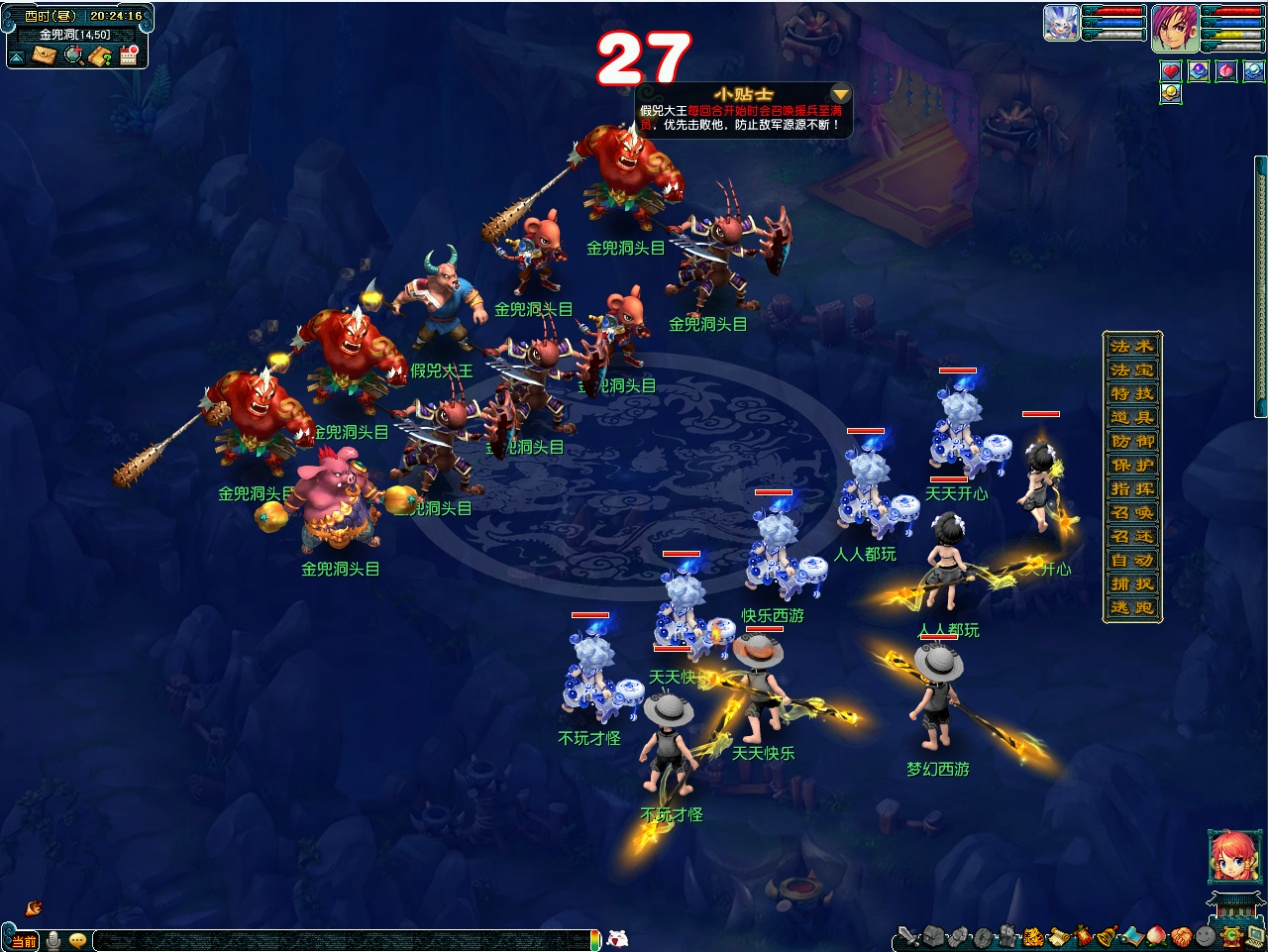
Task: Select the 保护 protect command
Action: 1132,465
